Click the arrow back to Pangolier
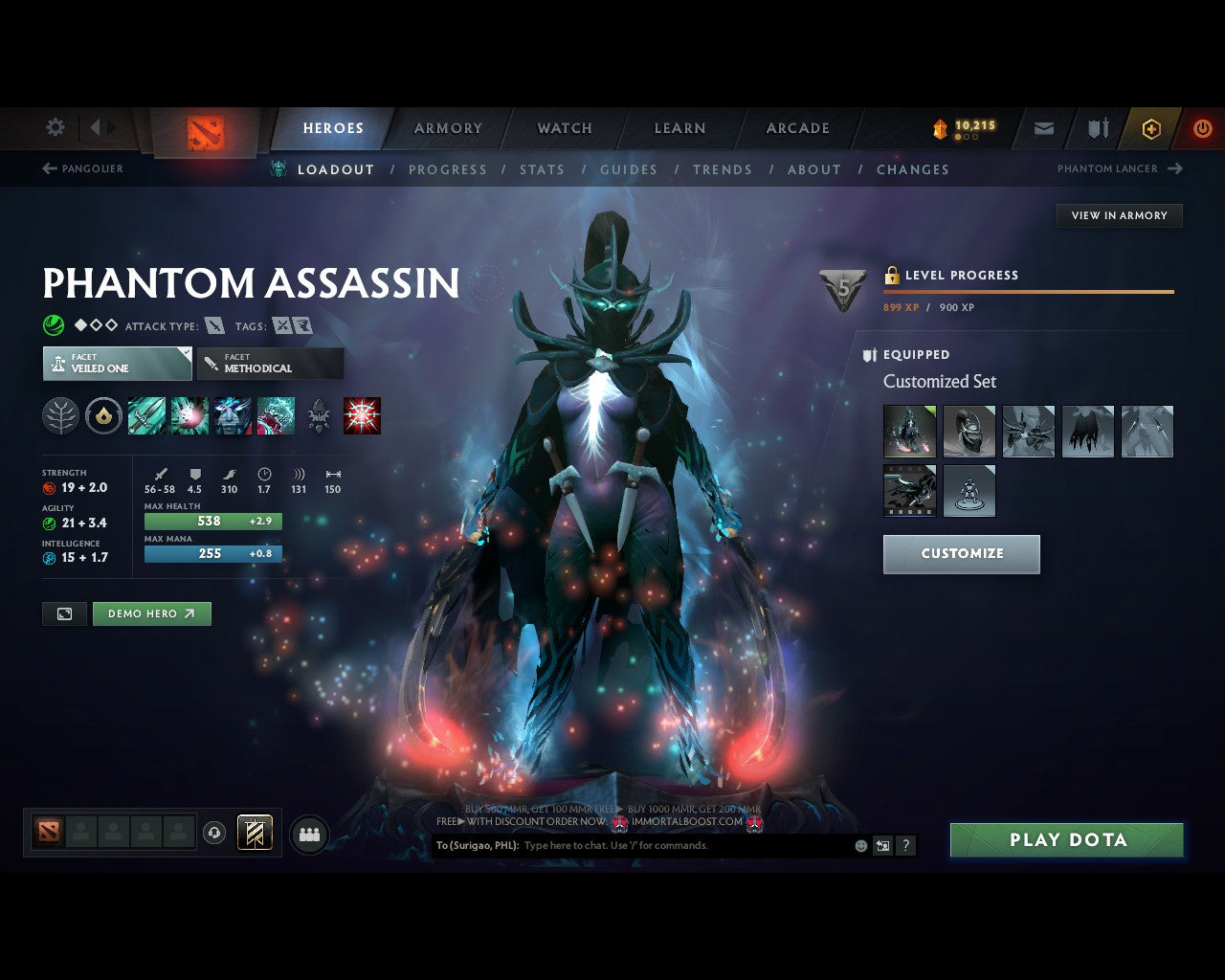The width and height of the screenshot is (1225, 980). (47, 168)
